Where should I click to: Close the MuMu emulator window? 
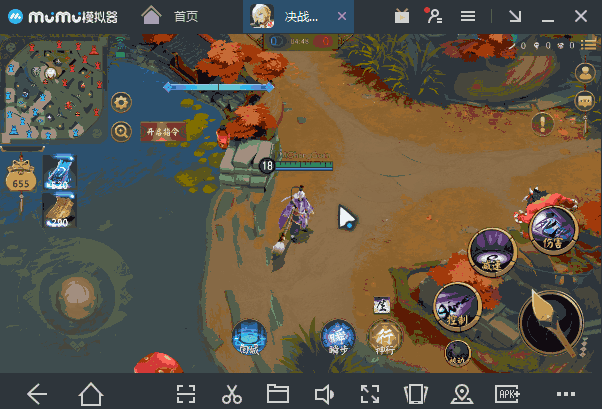(582, 16)
